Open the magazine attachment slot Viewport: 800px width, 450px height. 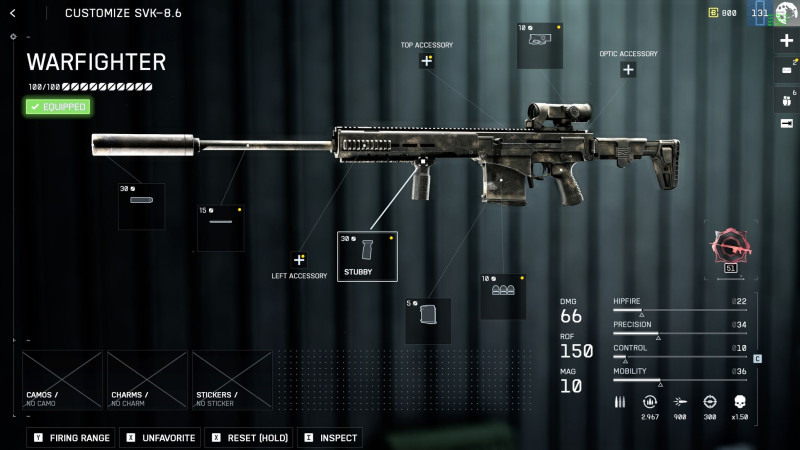(428, 320)
